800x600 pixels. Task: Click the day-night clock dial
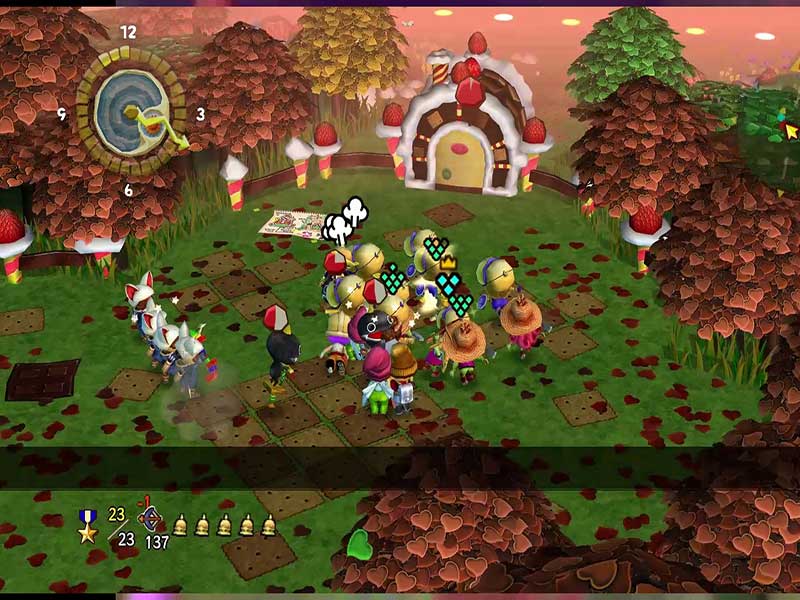[131, 113]
